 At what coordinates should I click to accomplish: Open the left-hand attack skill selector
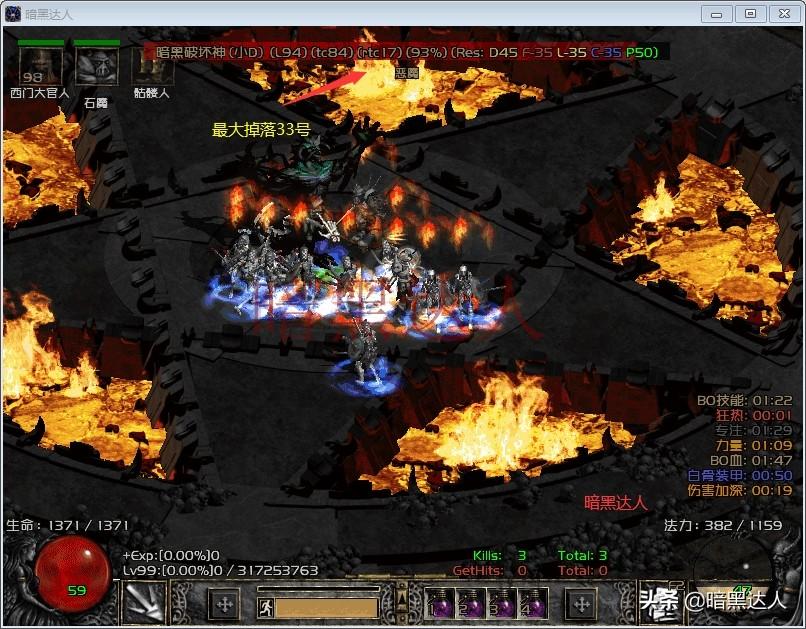(143, 602)
